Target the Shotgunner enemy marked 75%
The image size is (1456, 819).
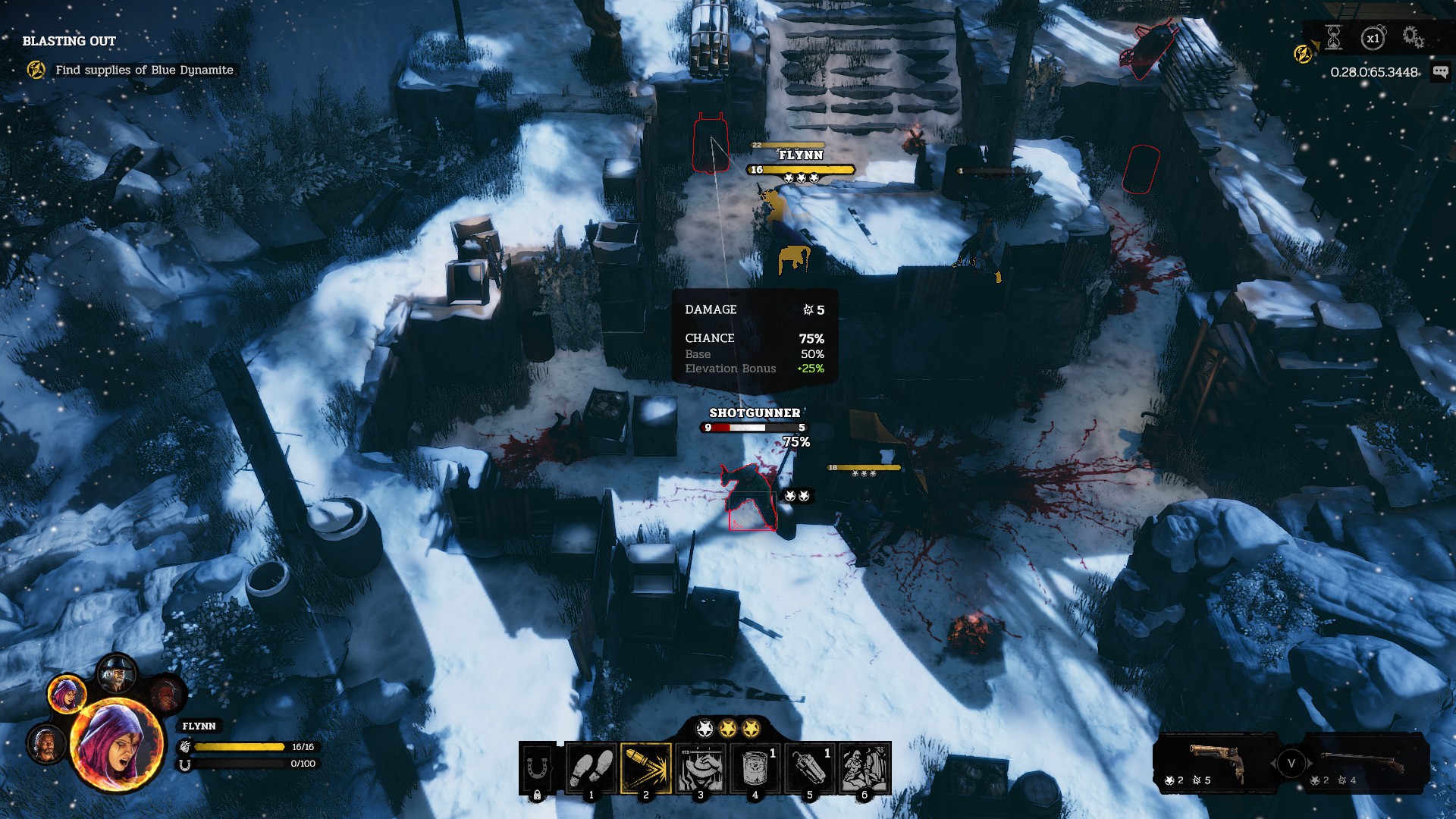point(751,498)
